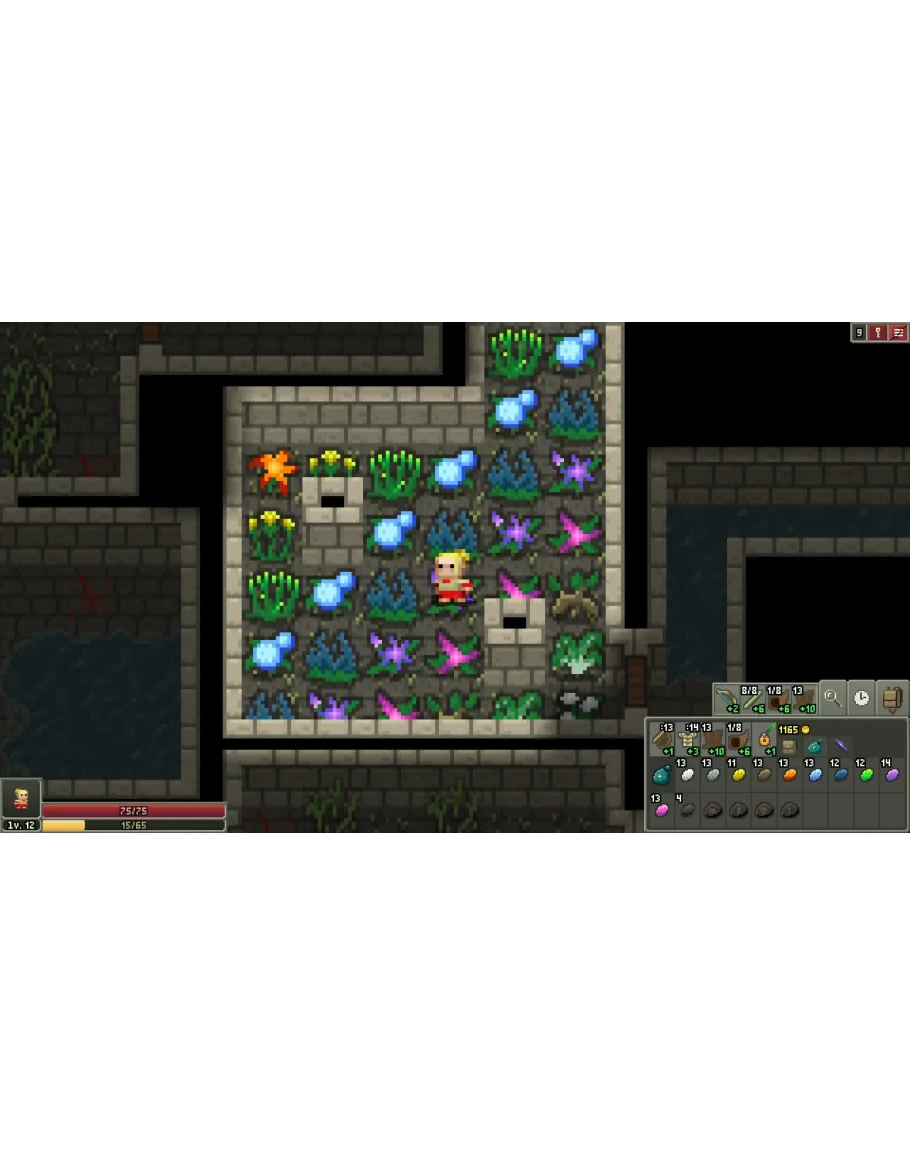Switch to the velvet pouch bag tab
Image resolution: width=910 pixels, height=1155 pixels.
click(816, 745)
